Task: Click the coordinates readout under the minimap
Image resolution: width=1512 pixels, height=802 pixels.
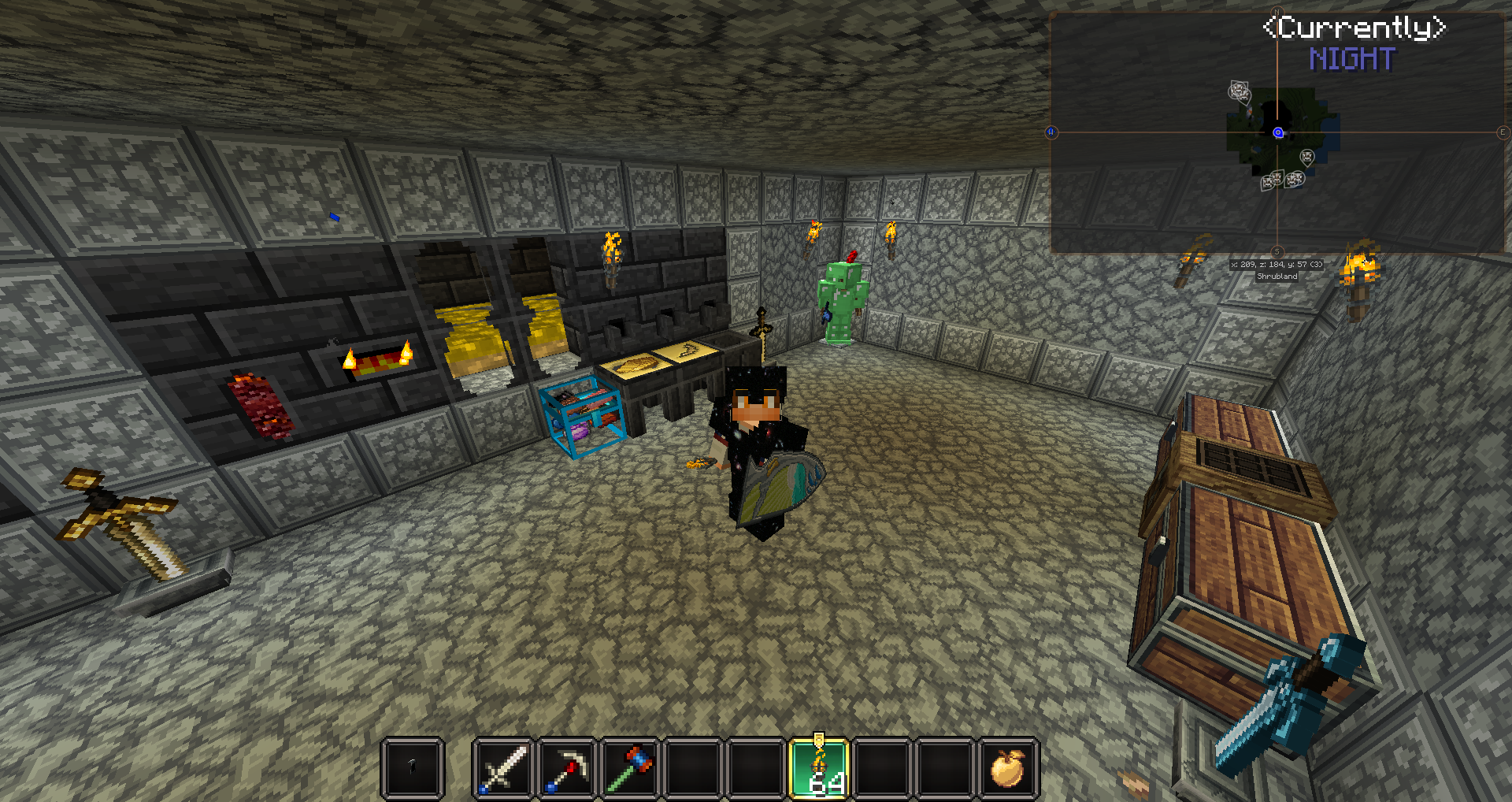Action: [1277, 265]
